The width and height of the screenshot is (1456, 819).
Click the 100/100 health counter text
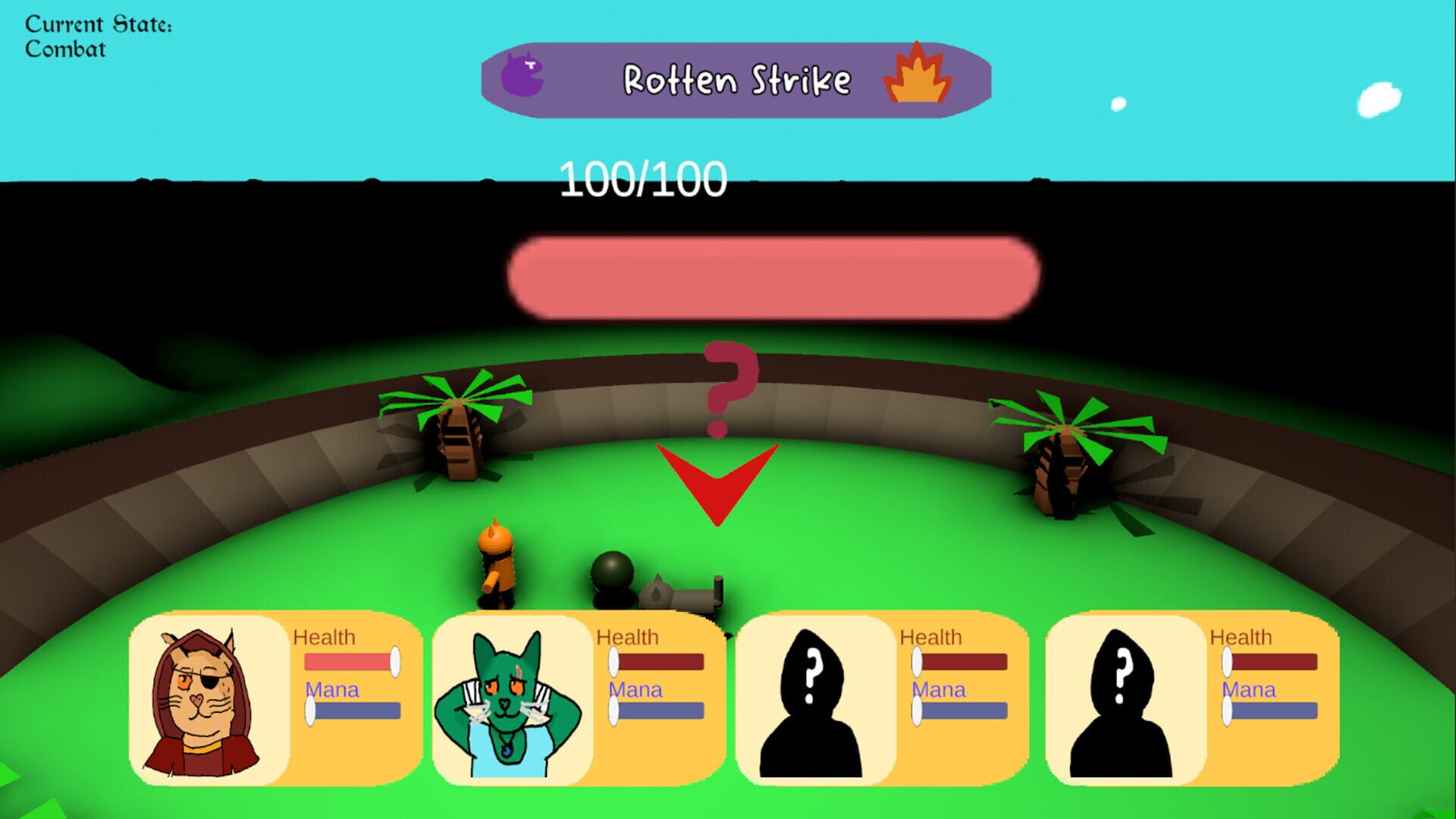click(642, 178)
